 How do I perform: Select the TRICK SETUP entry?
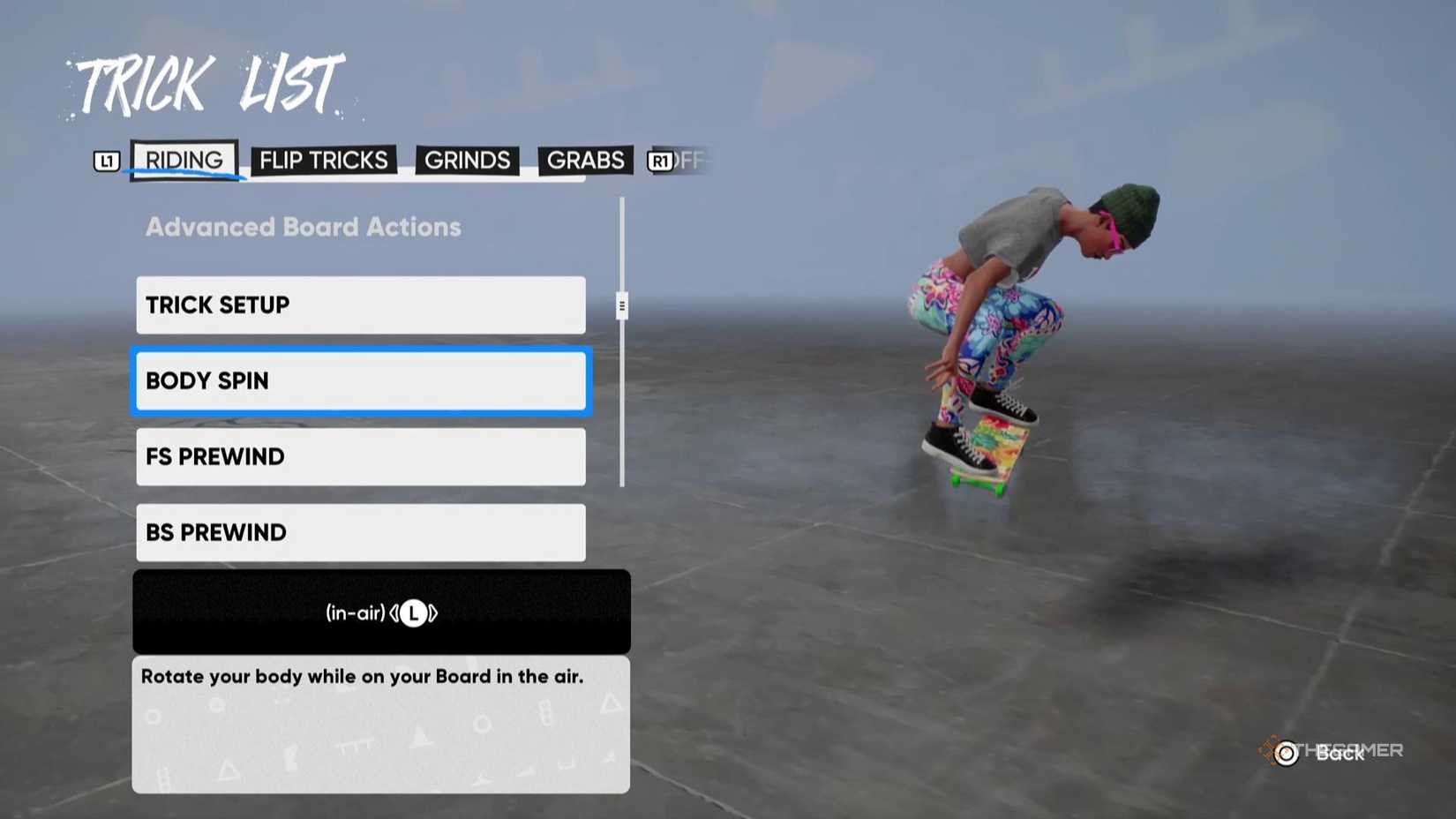click(360, 304)
